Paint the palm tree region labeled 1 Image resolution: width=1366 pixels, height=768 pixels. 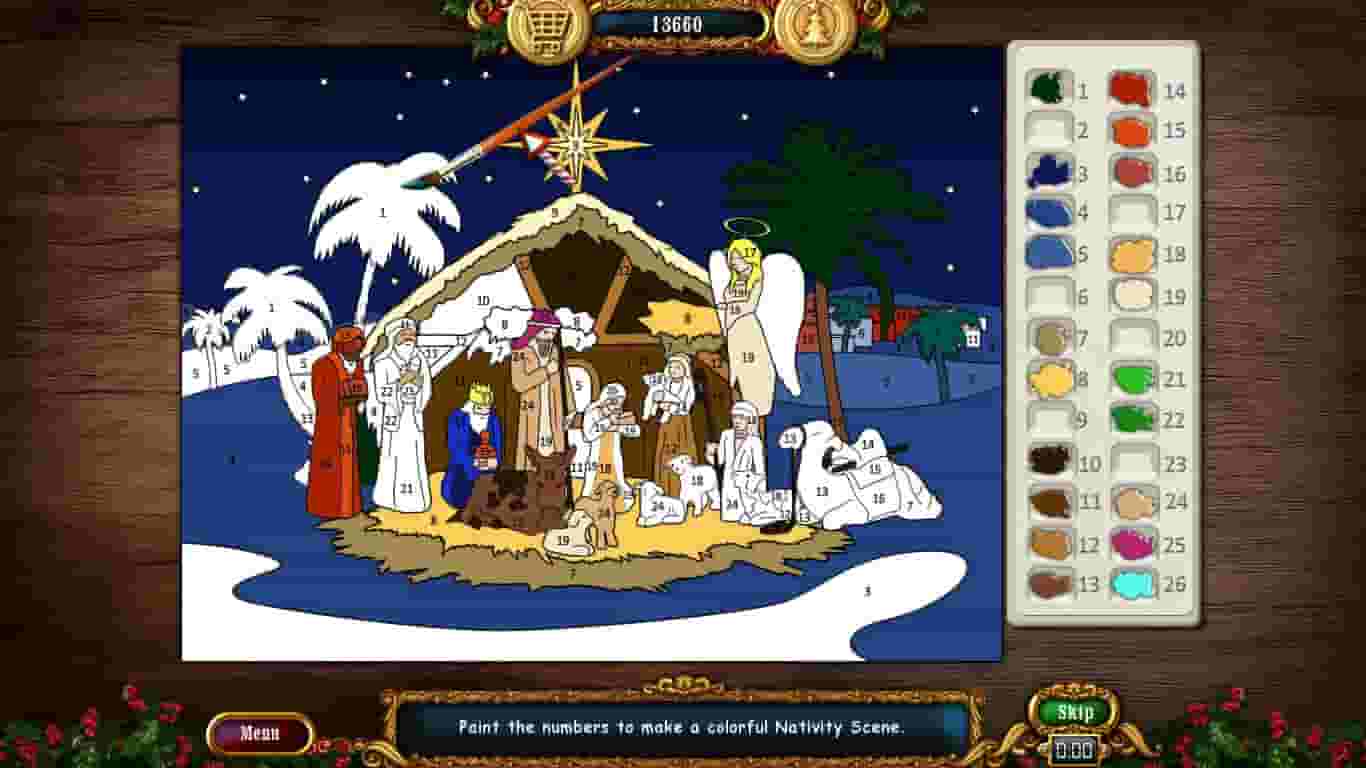point(380,212)
